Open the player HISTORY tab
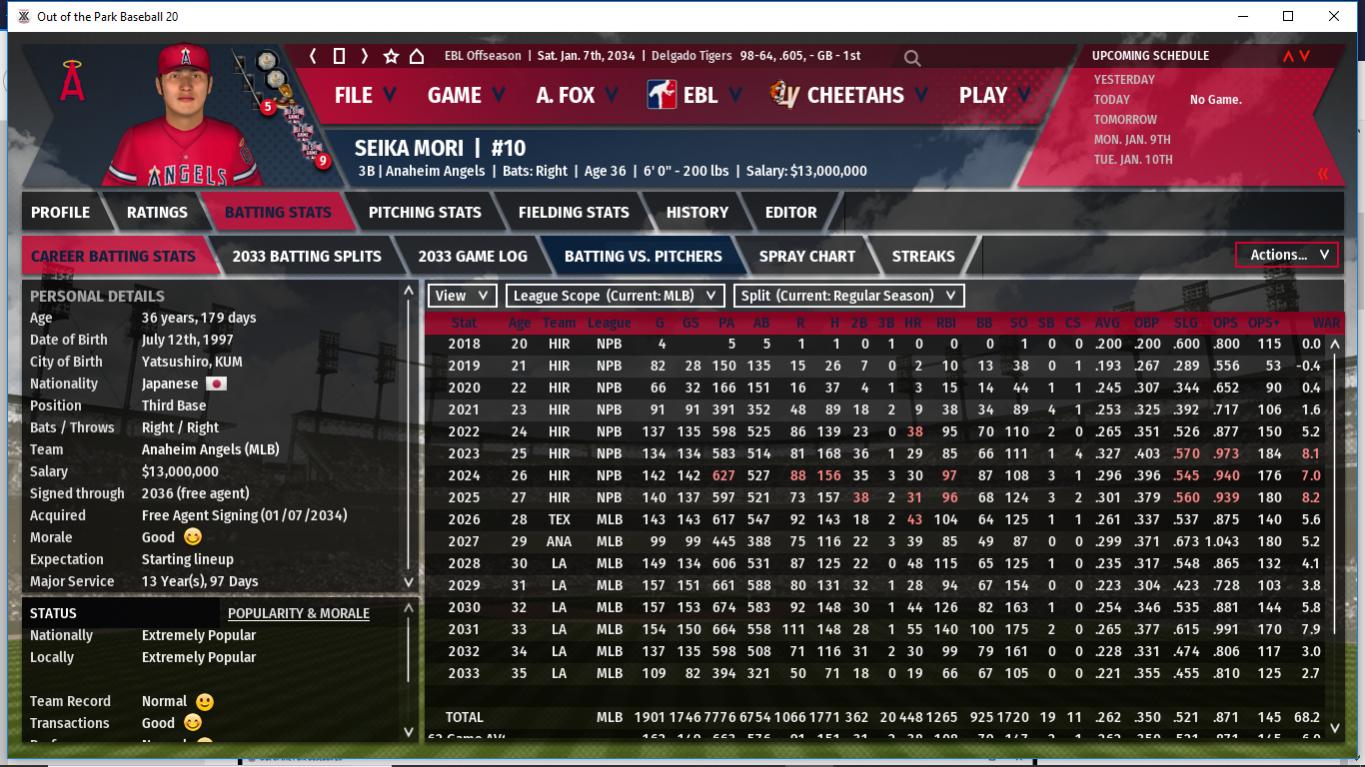The width and height of the screenshot is (1365, 767). click(x=697, y=212)
